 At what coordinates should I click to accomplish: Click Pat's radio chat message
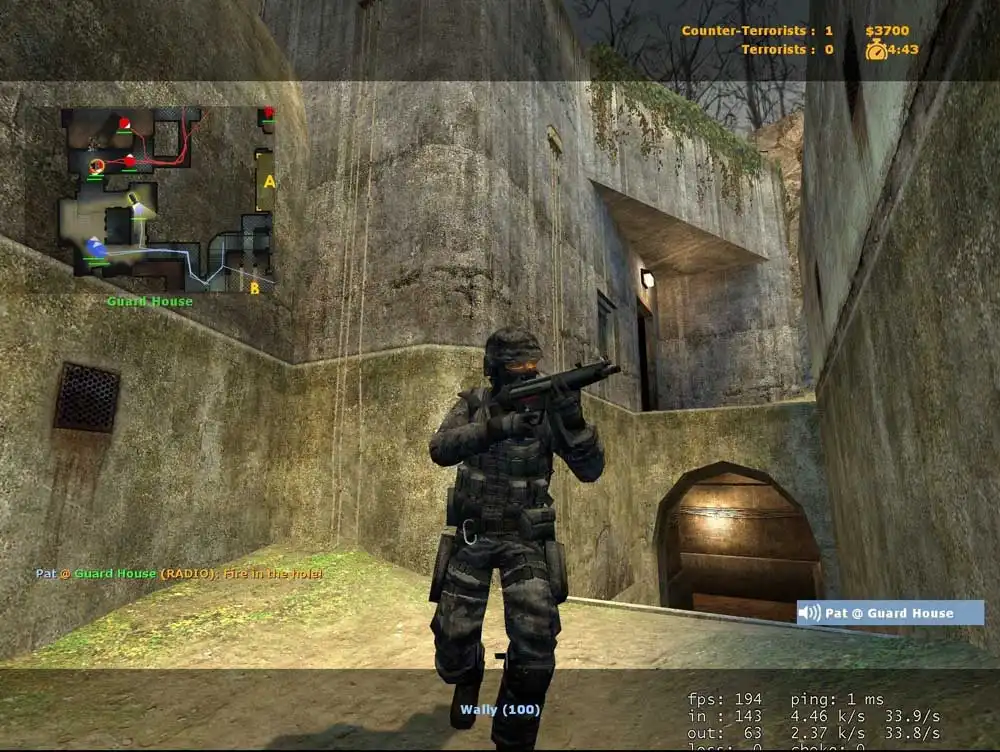tap(179, 574)
